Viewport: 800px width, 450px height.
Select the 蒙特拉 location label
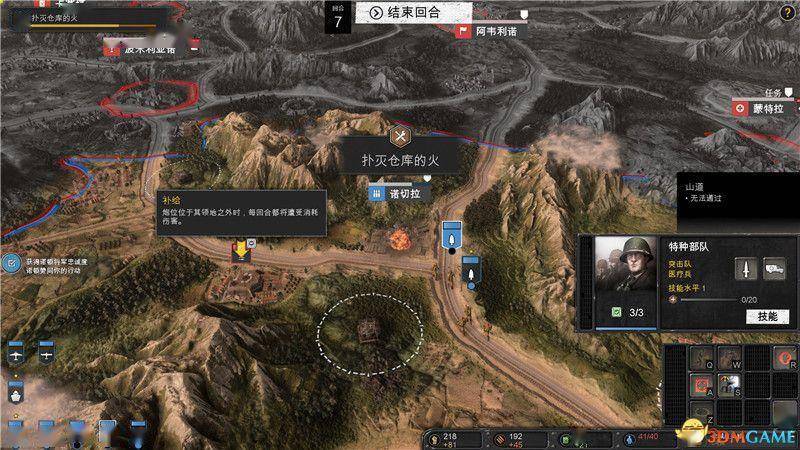coord(765,107)
